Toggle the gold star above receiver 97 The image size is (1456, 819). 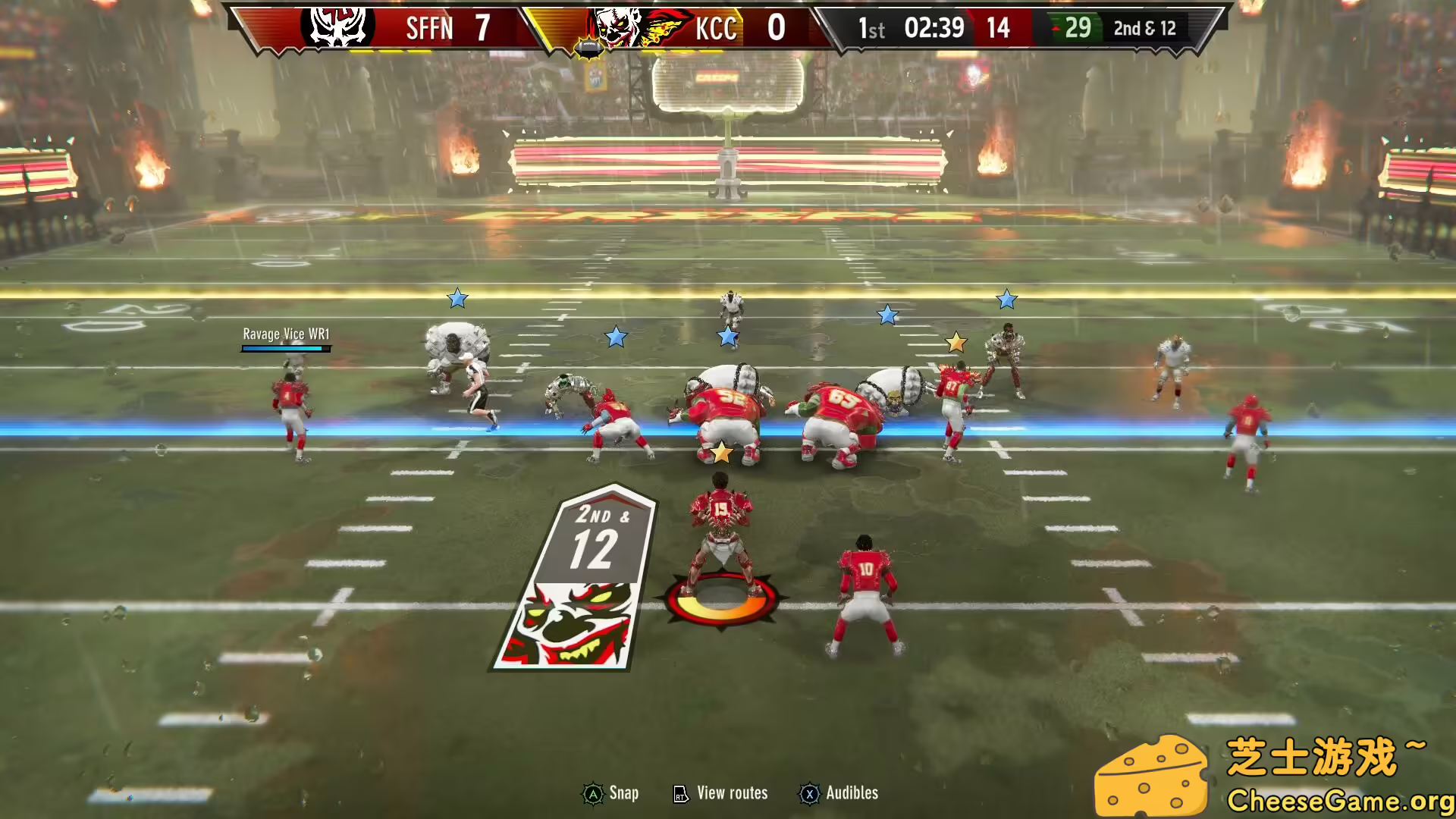tap(956, 342)
